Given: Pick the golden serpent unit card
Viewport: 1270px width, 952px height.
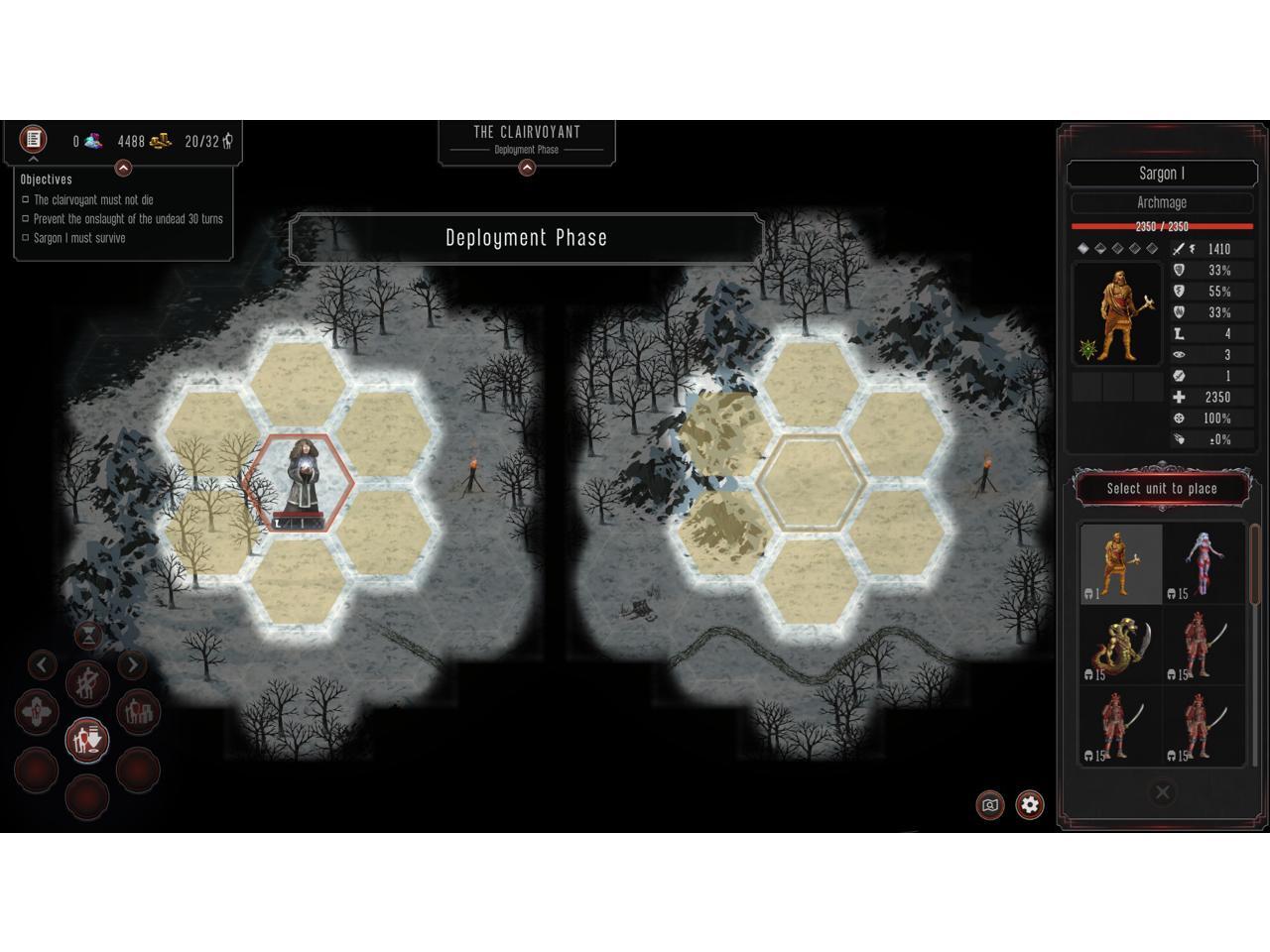Looking at the screenshot, I should [1120, 645].
